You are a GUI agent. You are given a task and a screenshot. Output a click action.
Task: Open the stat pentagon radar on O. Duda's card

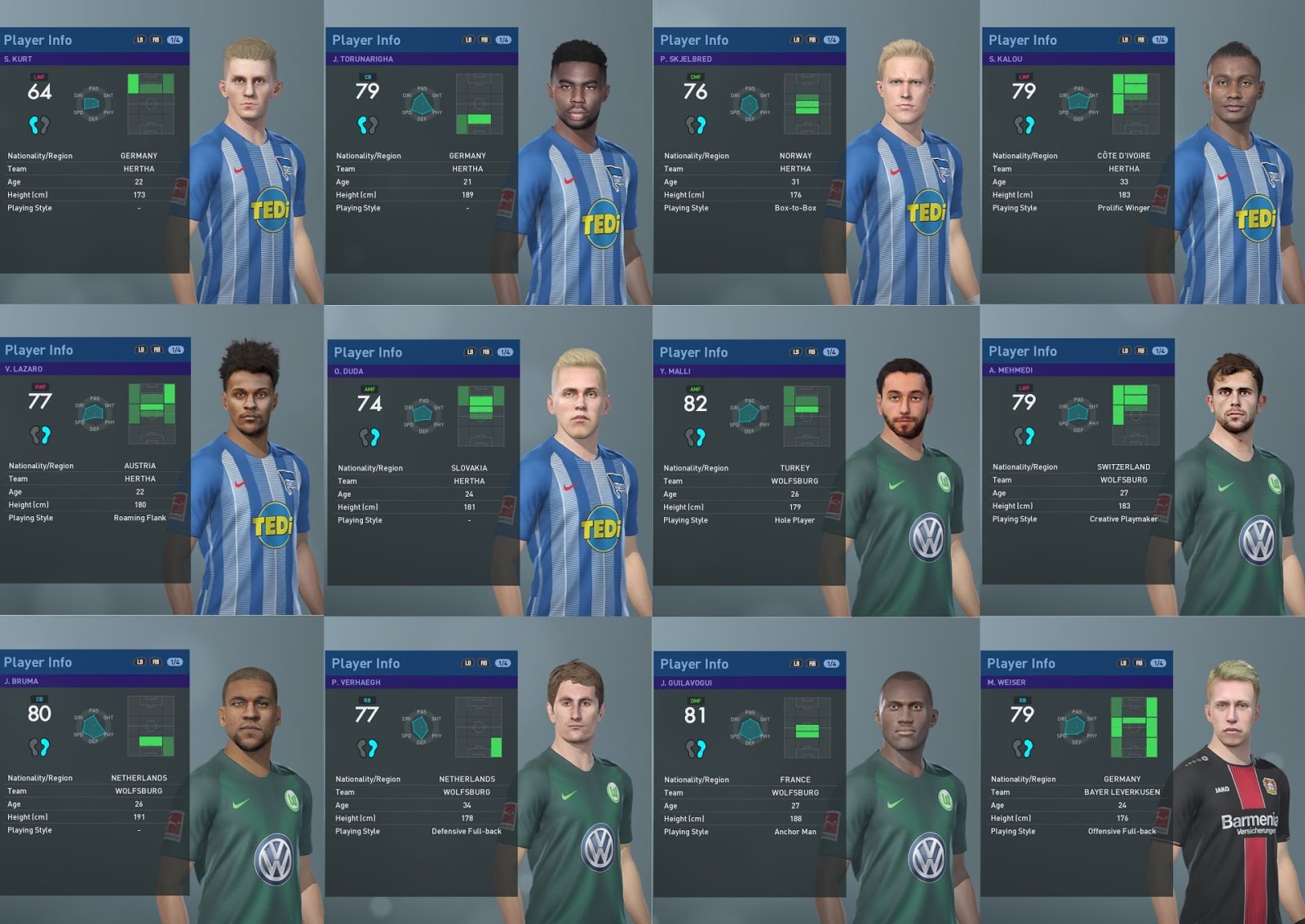[x=422, y=414]
